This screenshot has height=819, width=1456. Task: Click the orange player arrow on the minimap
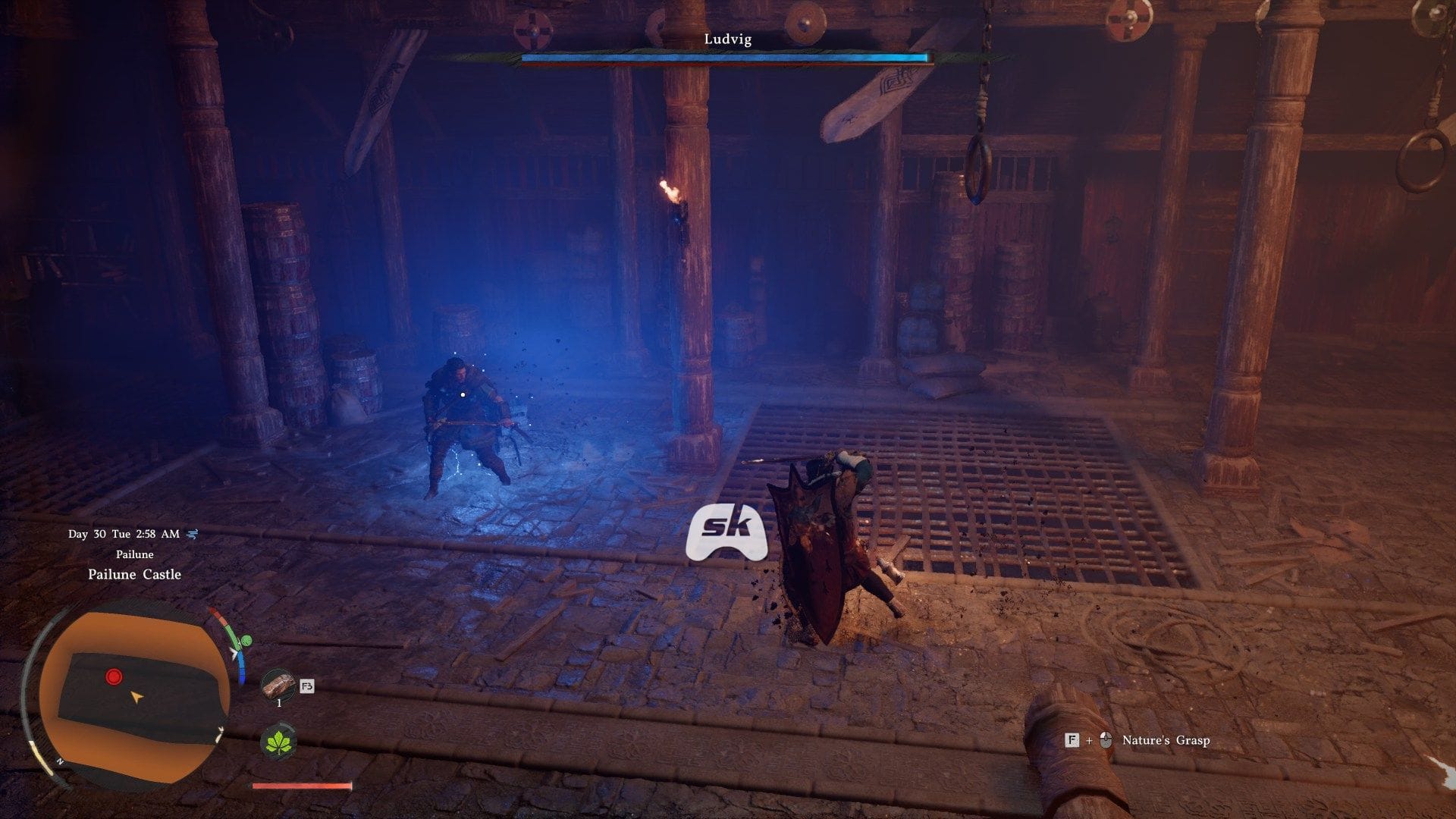[136, 696]
